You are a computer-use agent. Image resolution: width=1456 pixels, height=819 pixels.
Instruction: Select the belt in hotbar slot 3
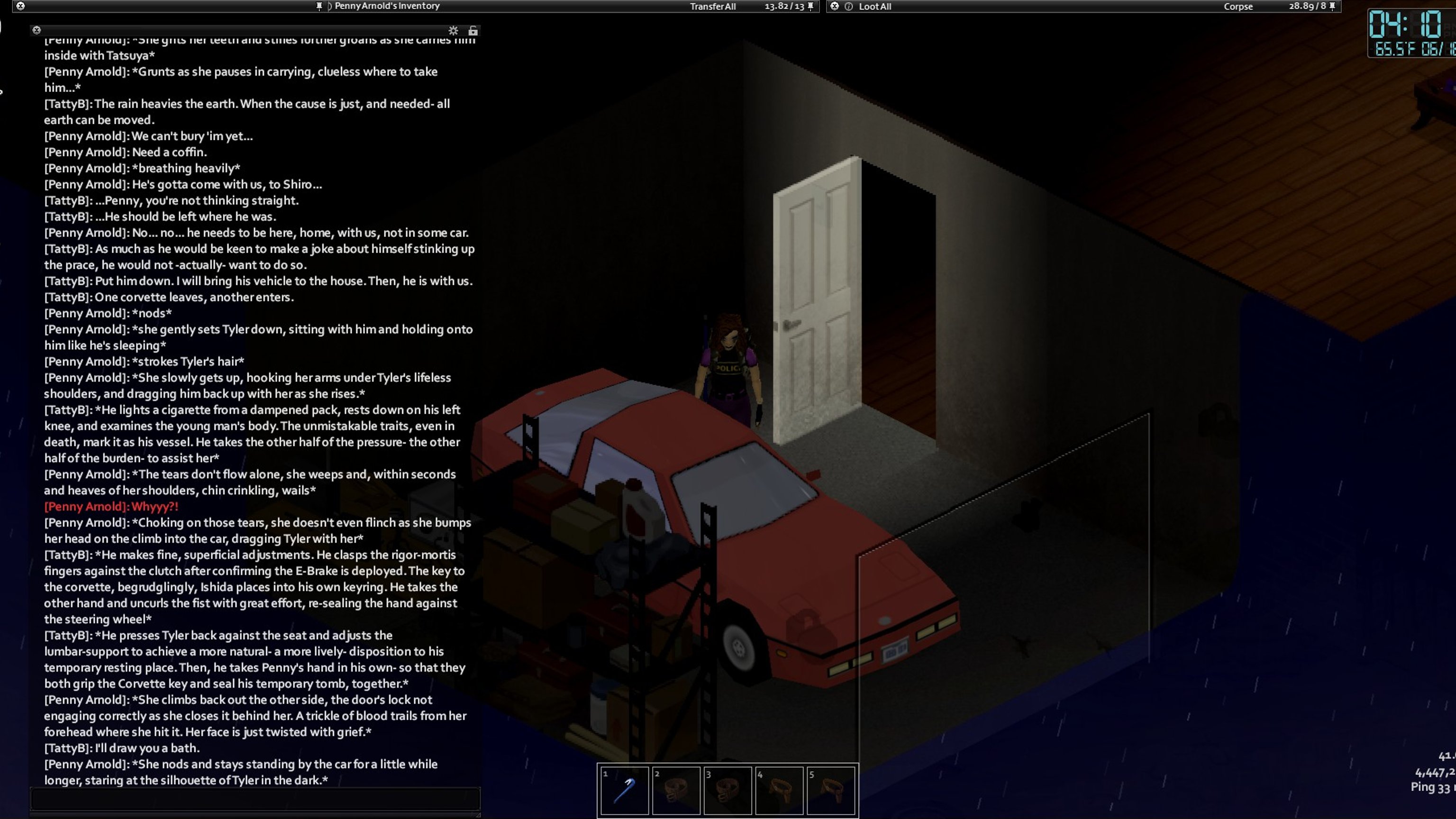point(728,790)
